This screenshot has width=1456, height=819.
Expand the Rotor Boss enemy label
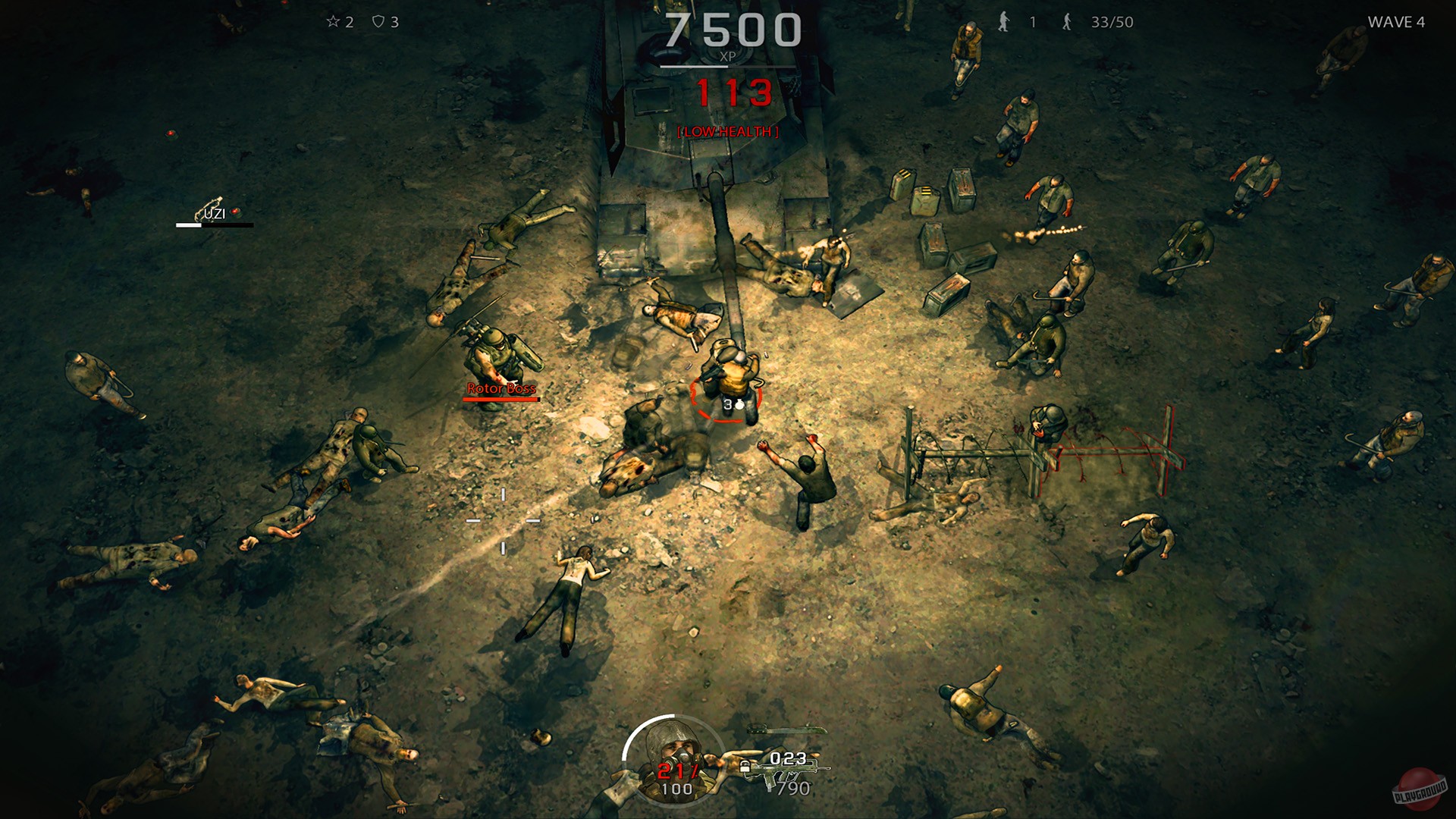(500, 387)
